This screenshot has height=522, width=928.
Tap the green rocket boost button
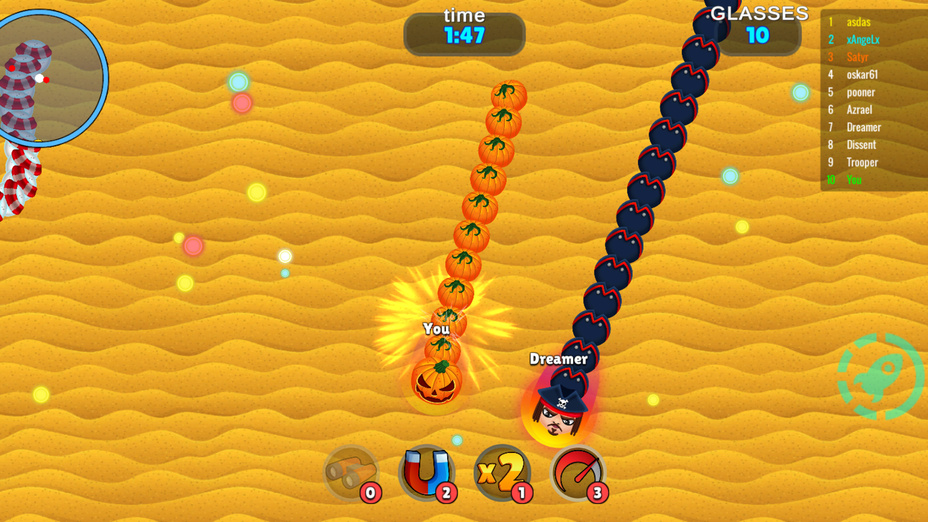click(x=880, y=377)
